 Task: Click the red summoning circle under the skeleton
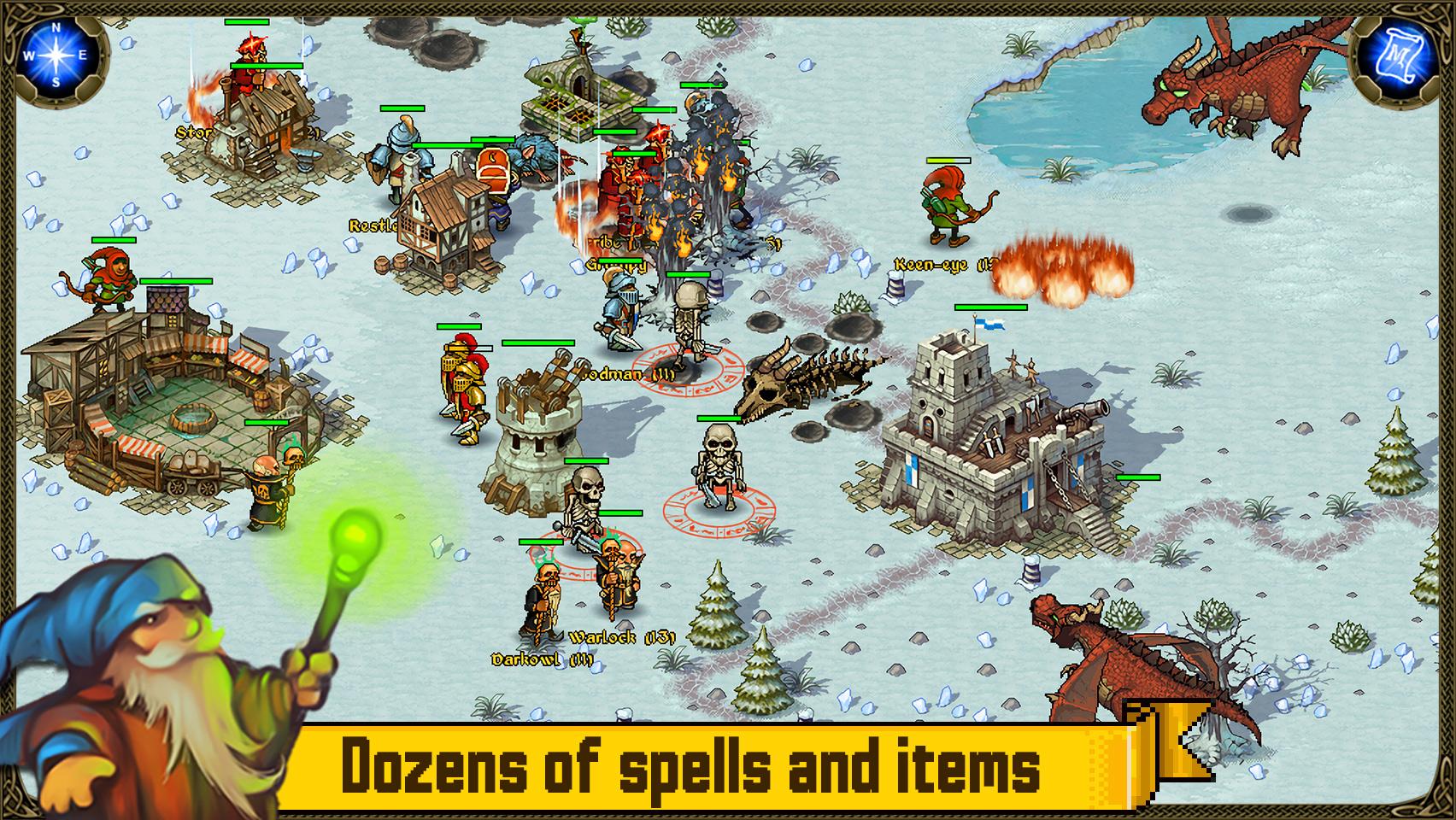718,512
